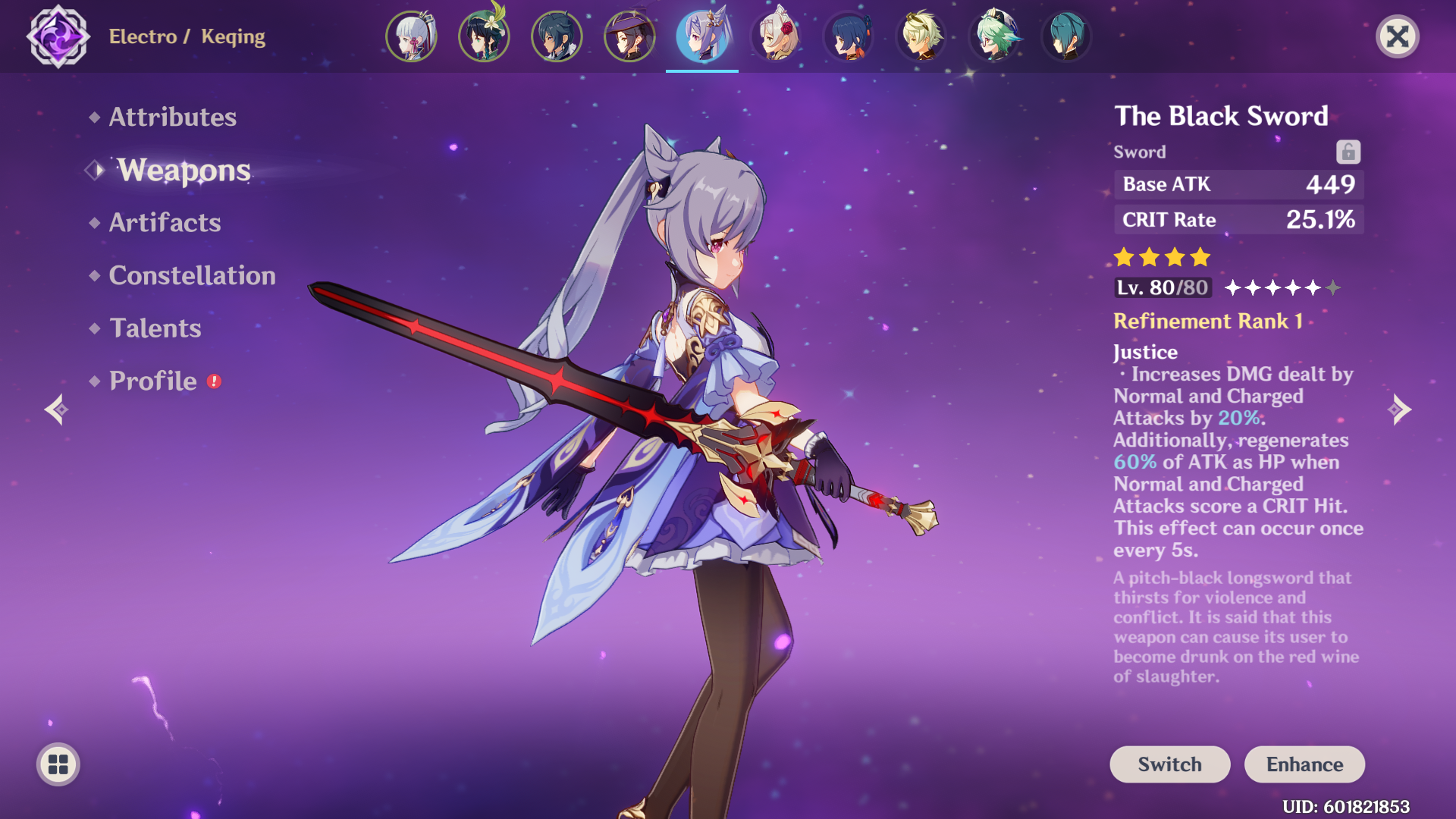Toggle the weapon lock icon

point(1348,152)
